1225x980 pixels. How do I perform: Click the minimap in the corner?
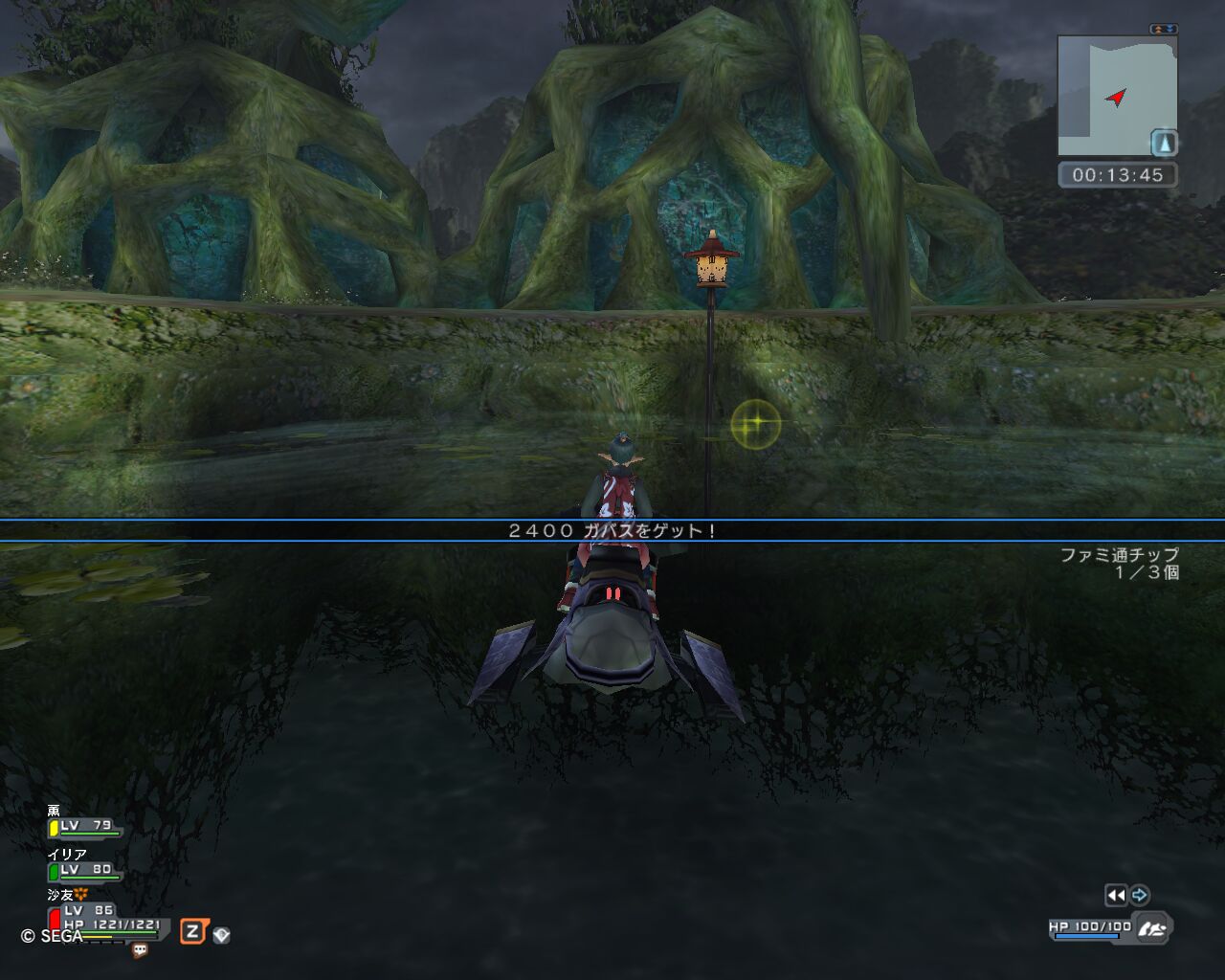tap(1116, 95)
